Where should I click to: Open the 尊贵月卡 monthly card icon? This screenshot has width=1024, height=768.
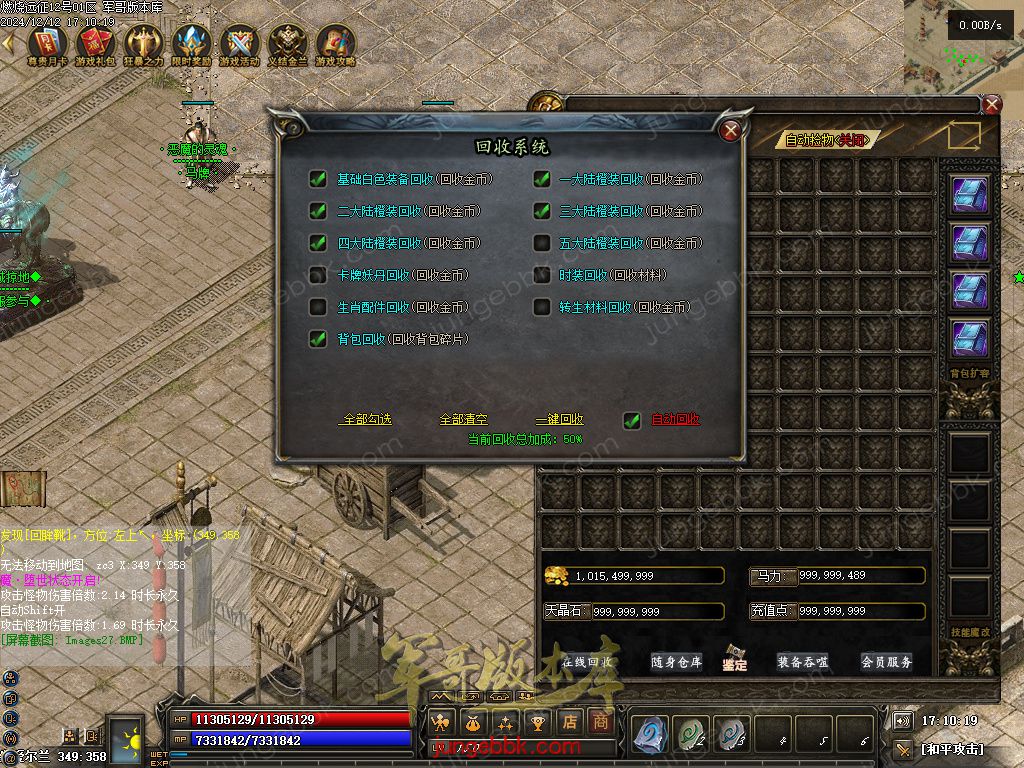(47, 44)
